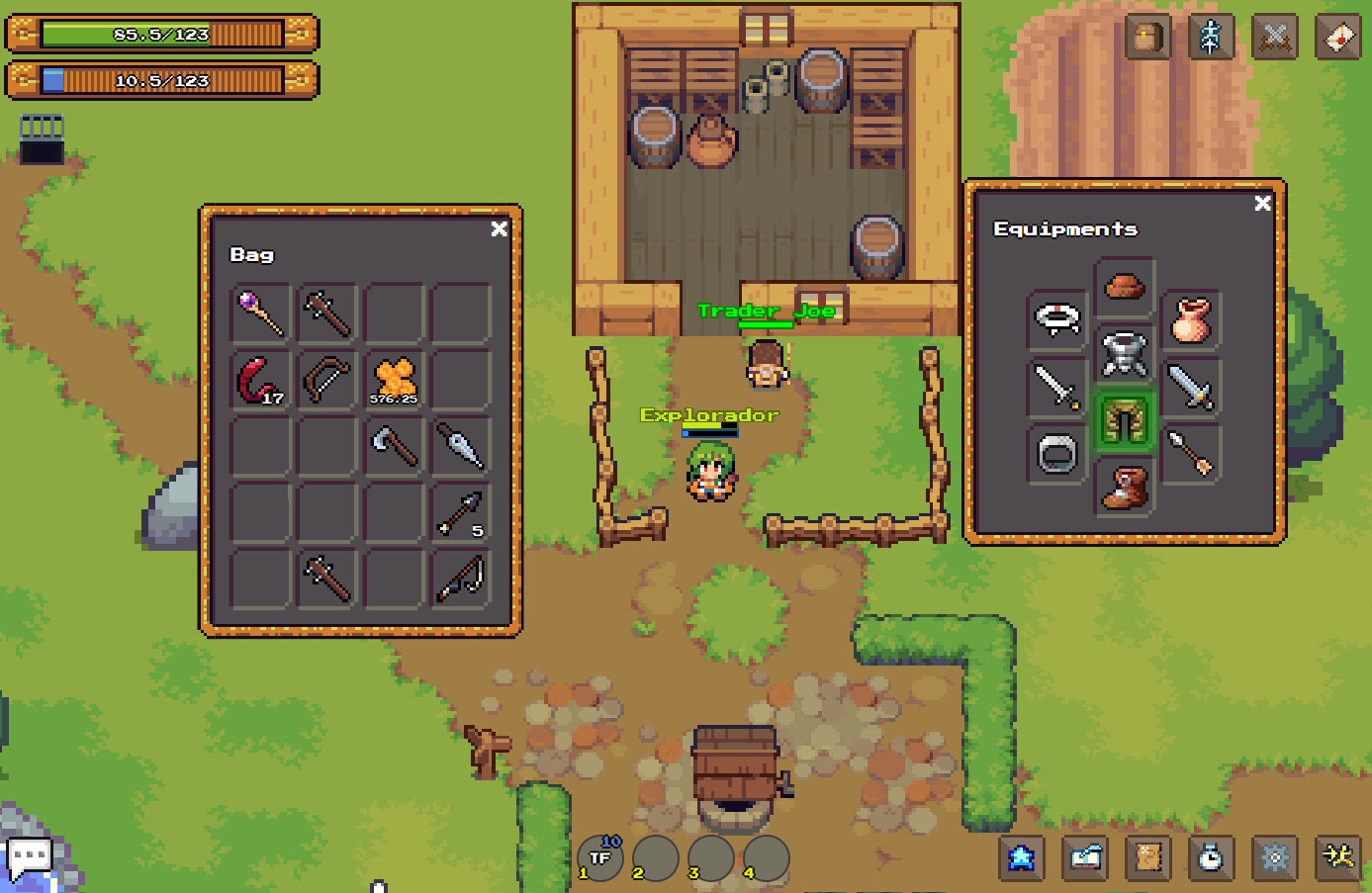The image size is (1372, 893).
Task: Select the gold pile showing 576.25 in Bag
Action: (394, 378)
